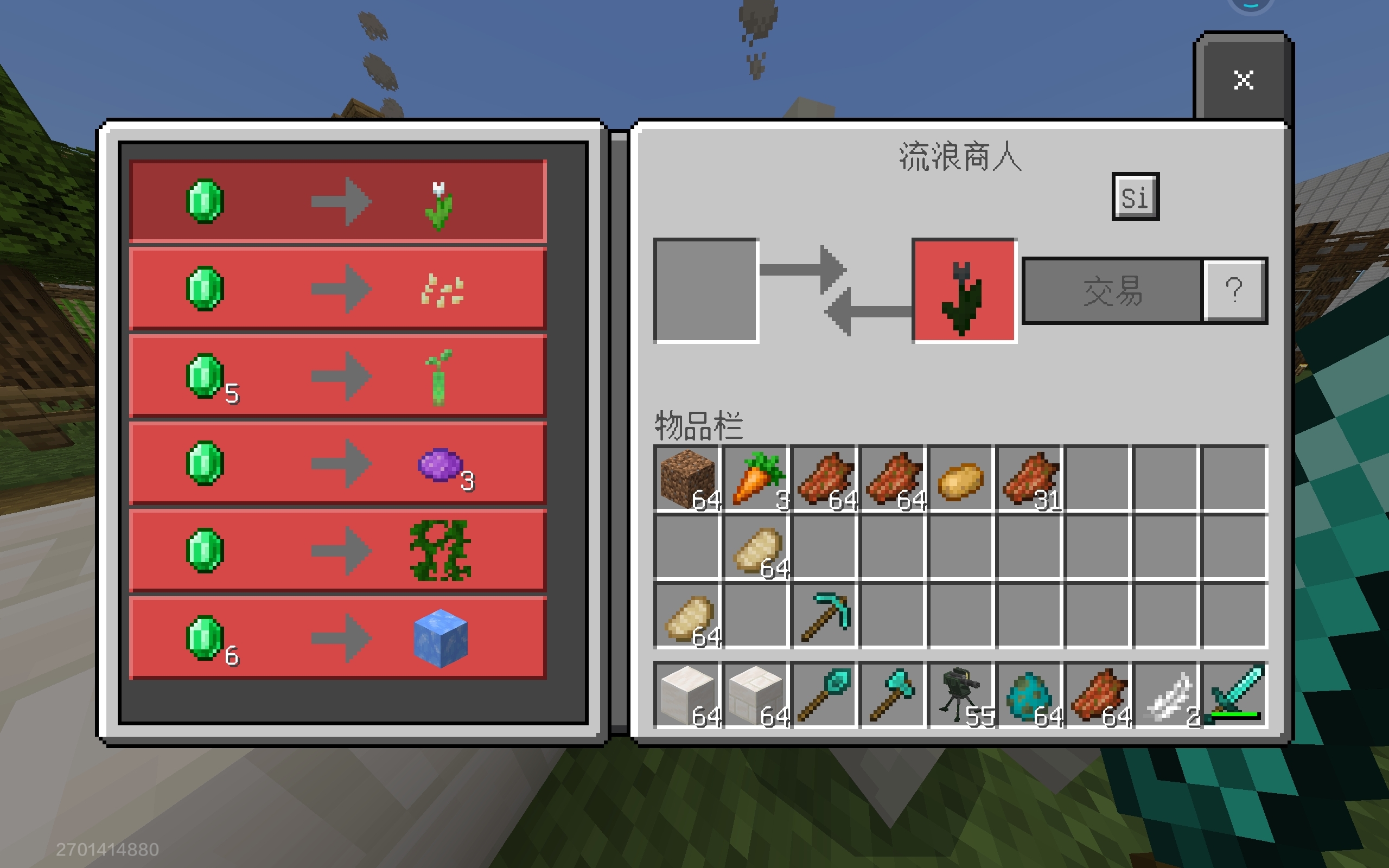Click the trade output tulip slot
1389x868 pixels.
(964, 291)
